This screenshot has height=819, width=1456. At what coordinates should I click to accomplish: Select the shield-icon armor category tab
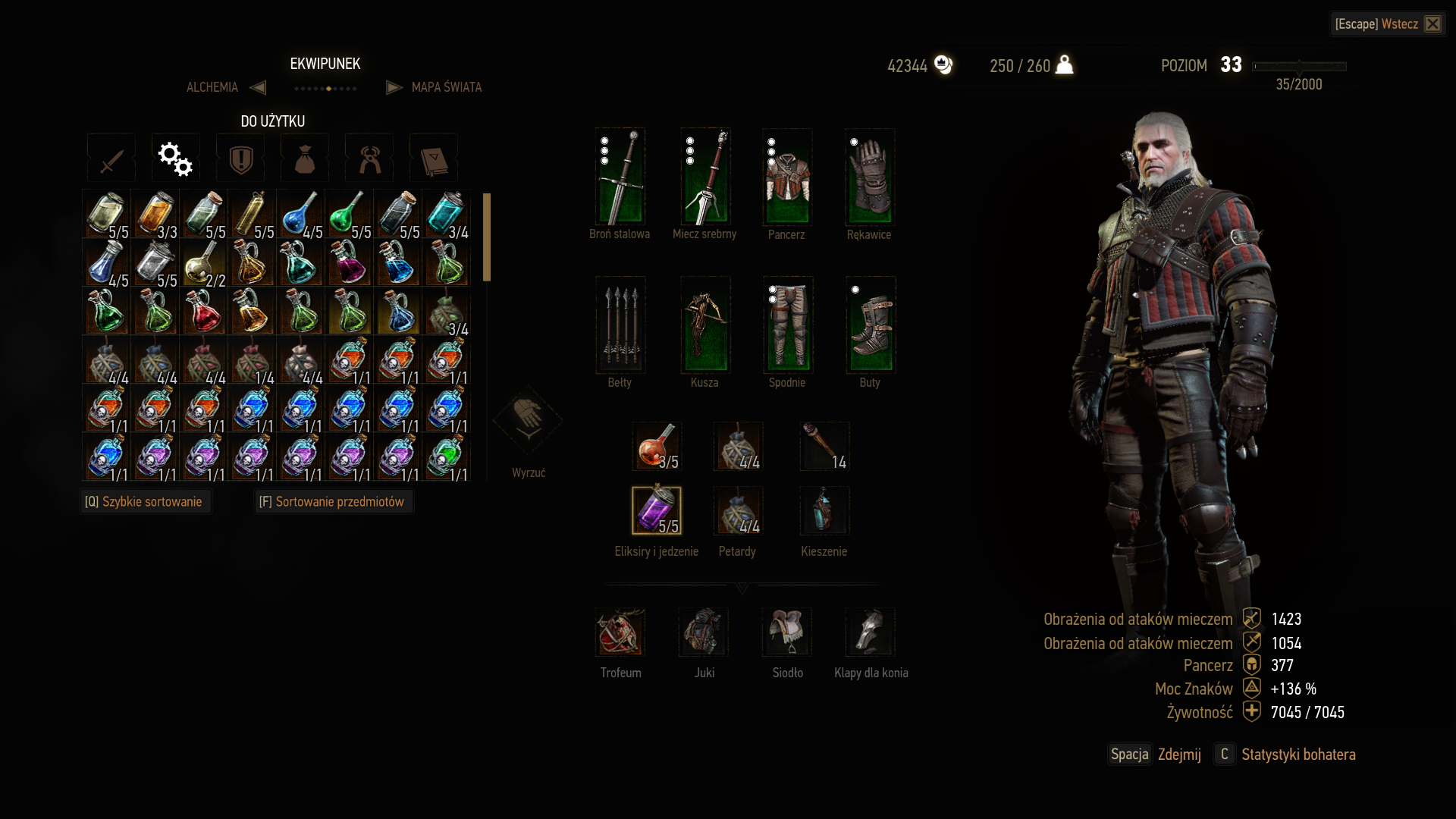click(x=240, y=158)
